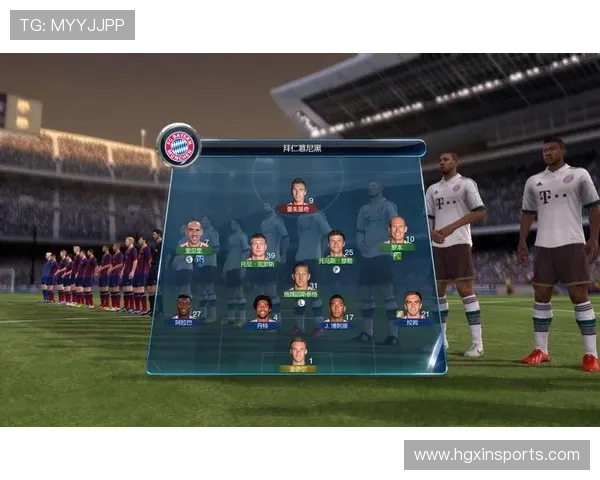Pick the number 25 midfielder card
Image resolution: width=600 pixels, height=480 pixels.
(x=335, y=246)
